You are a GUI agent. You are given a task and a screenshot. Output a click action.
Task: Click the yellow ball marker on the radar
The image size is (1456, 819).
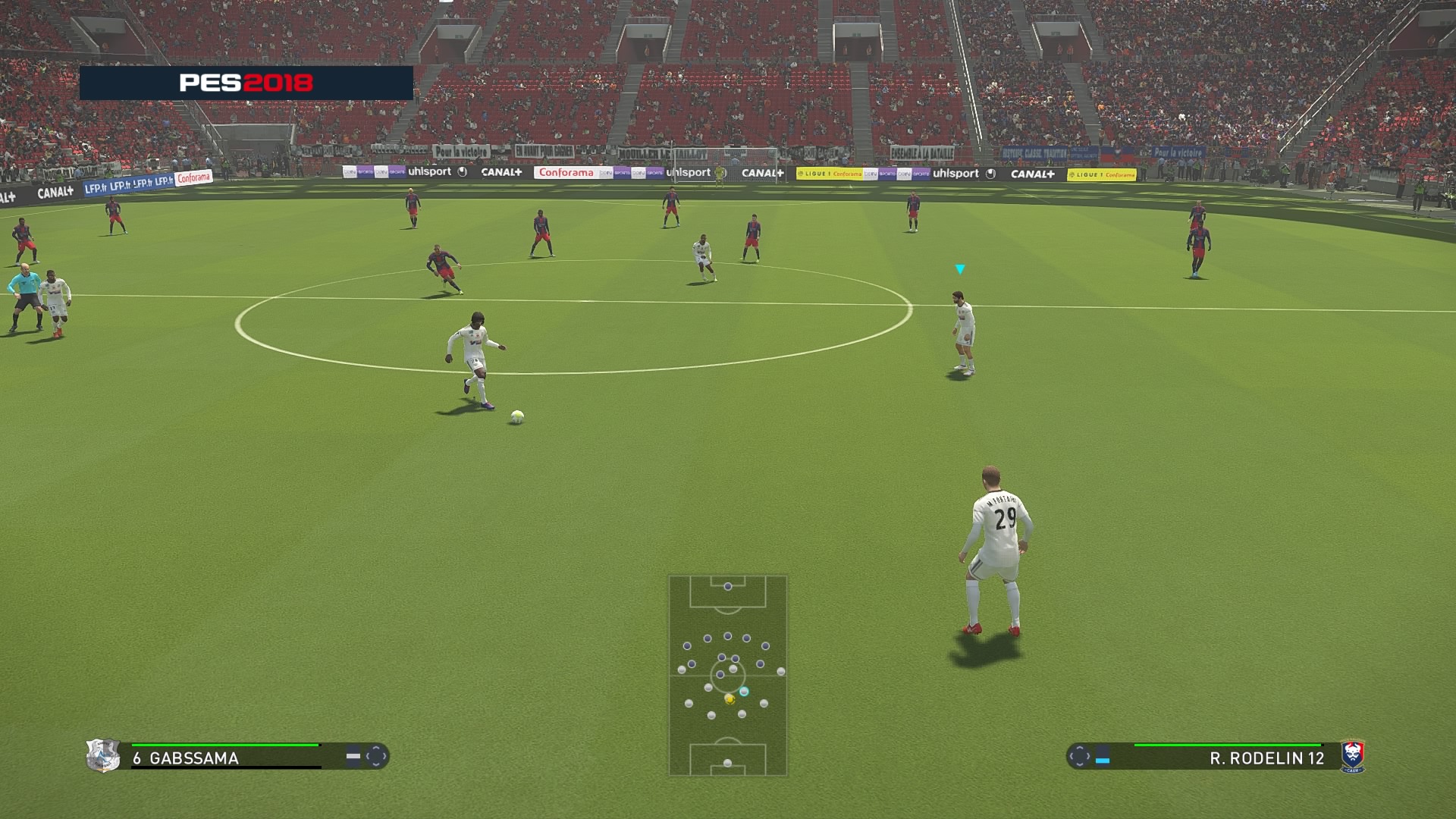pos(730,699)
